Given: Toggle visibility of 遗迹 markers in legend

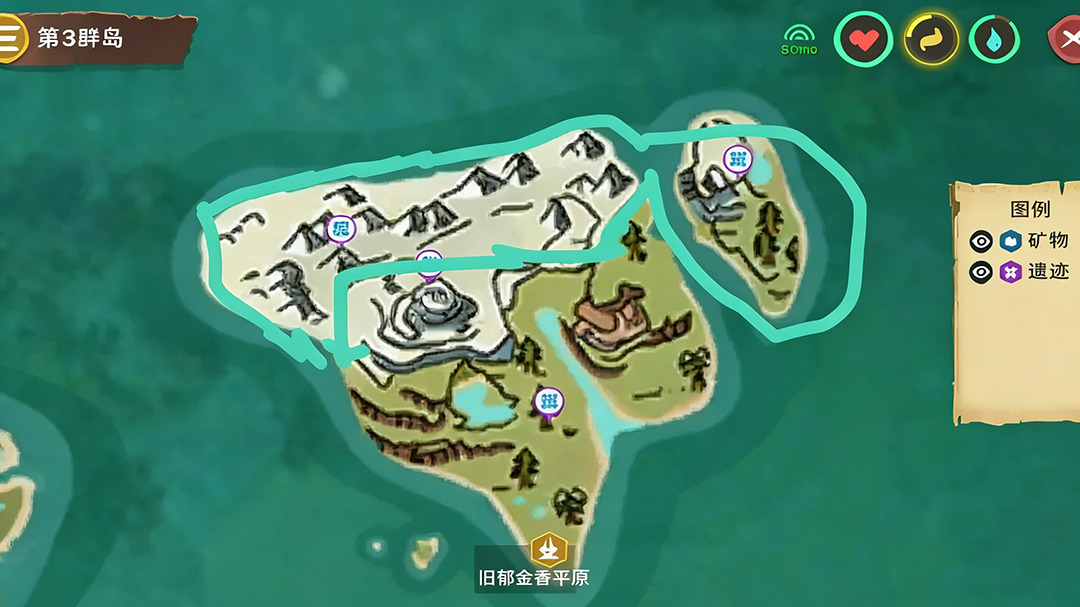Looking at the screenshot, I should 981,271.
